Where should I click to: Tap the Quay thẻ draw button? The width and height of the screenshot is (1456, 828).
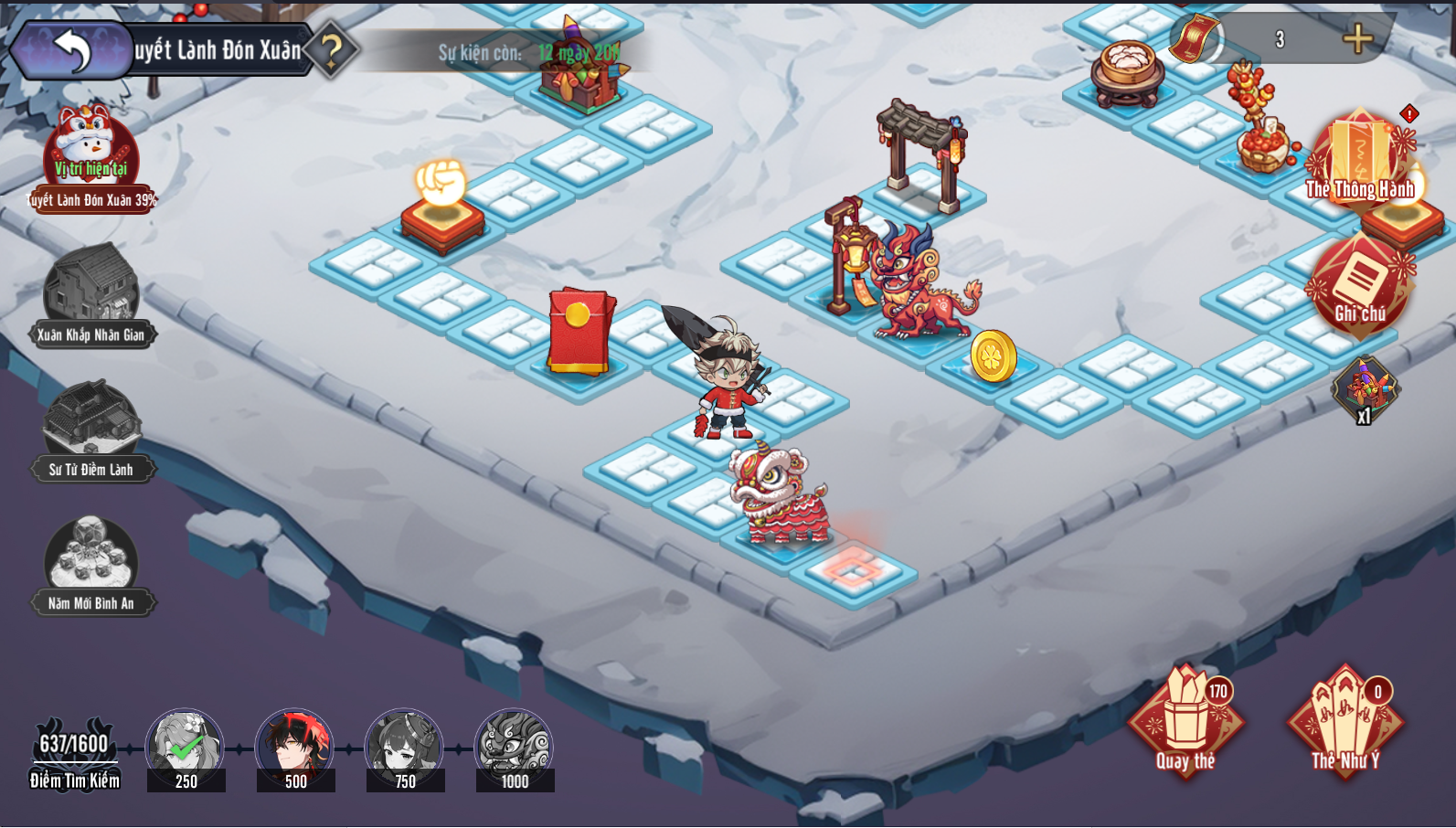point(1185,723)
